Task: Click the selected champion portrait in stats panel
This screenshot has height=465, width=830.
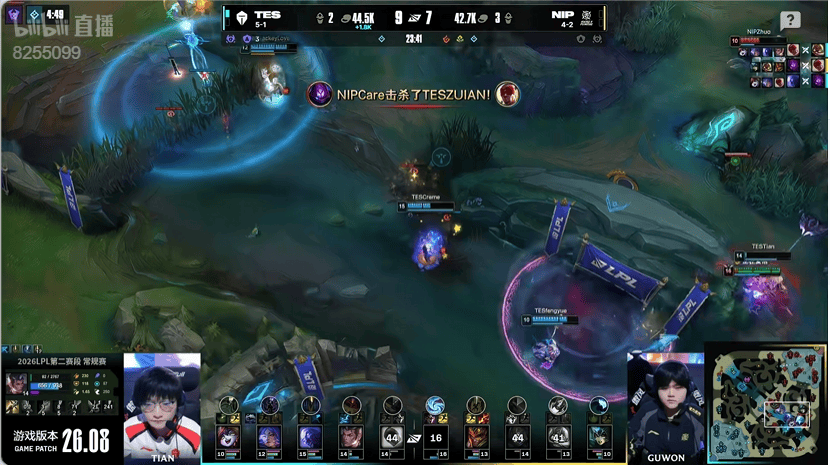Action: [x=18, y=383]
